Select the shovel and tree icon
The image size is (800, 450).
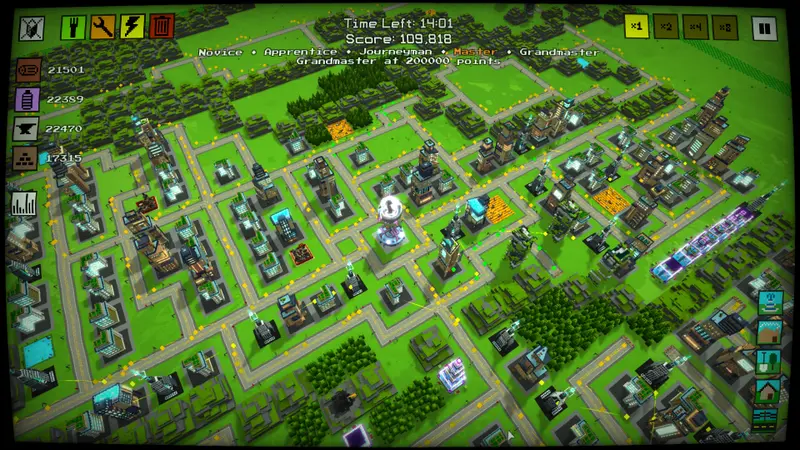point(769,361)
